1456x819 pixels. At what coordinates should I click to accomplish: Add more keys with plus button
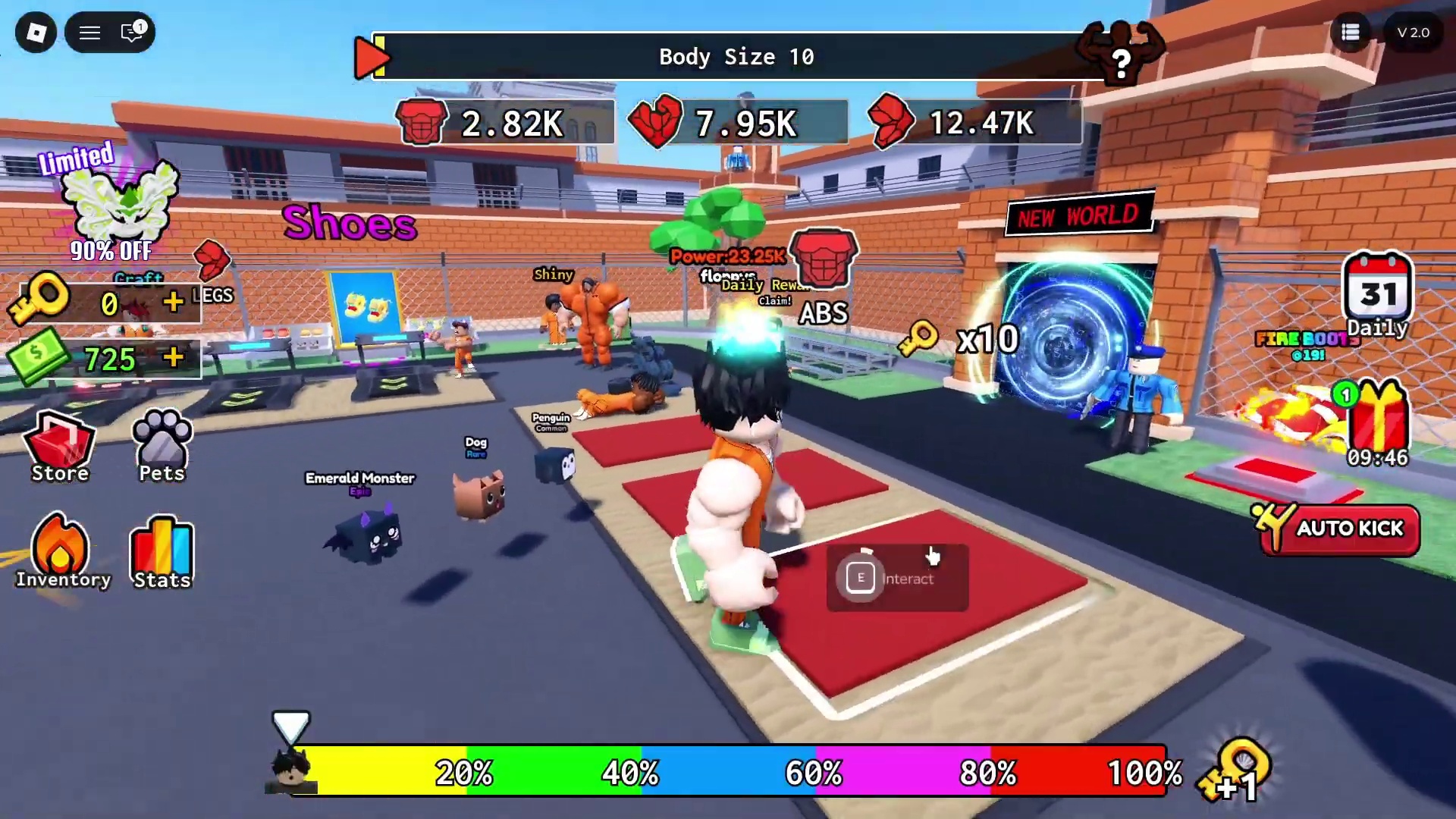pos(173,303)
